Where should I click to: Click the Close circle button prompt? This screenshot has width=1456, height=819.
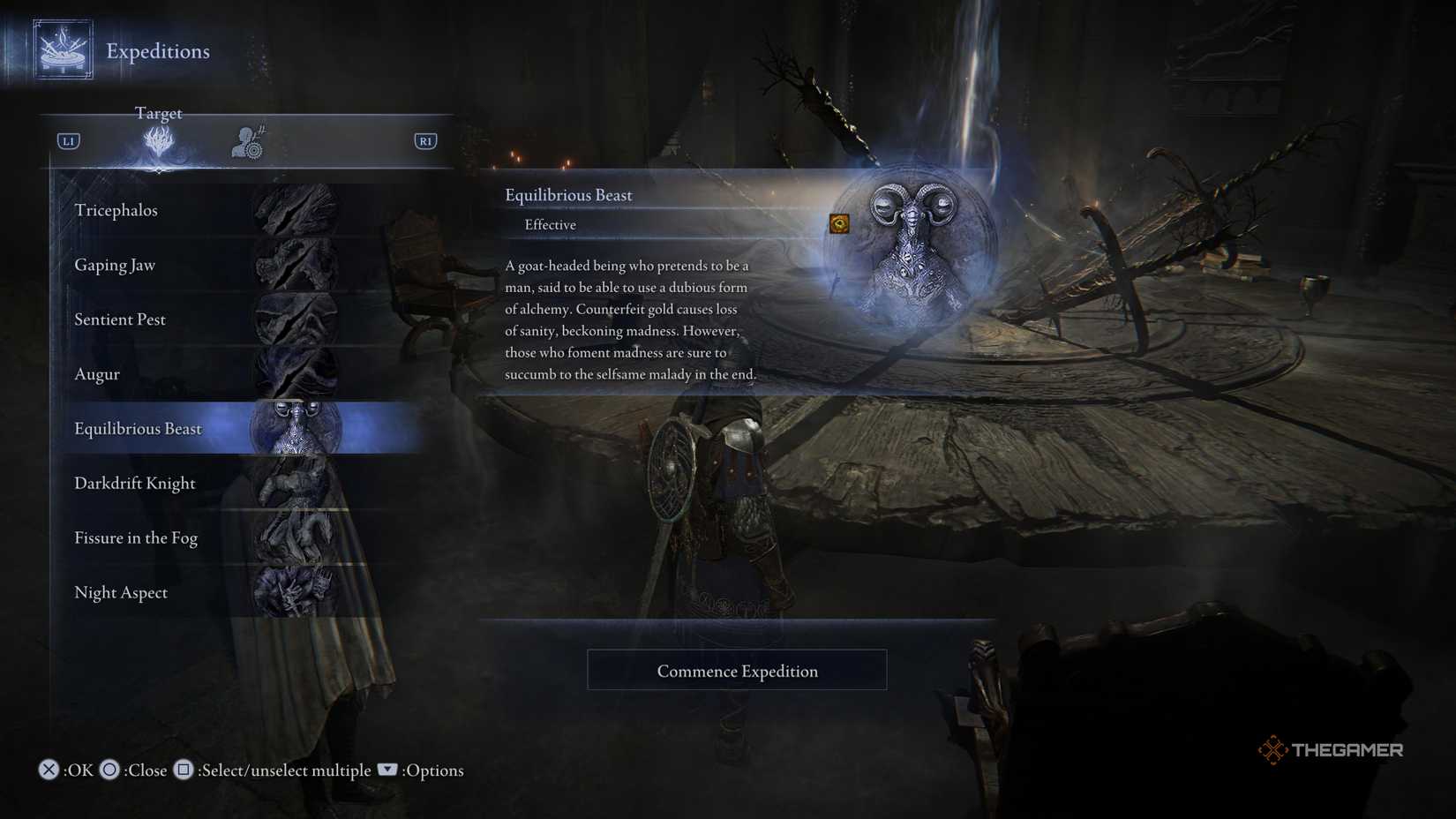point(109,770)
